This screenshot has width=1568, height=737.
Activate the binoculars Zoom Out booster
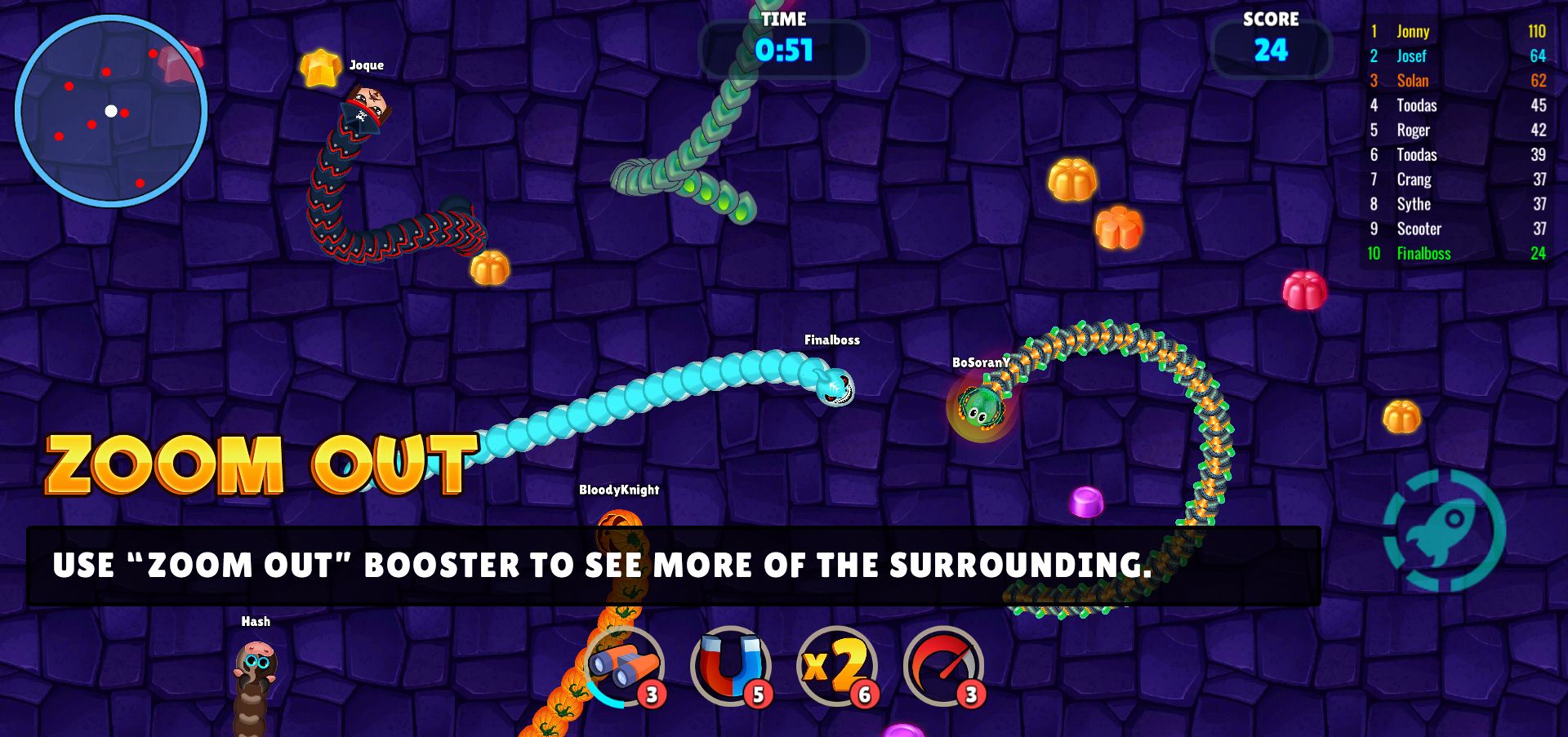[626, 666]
